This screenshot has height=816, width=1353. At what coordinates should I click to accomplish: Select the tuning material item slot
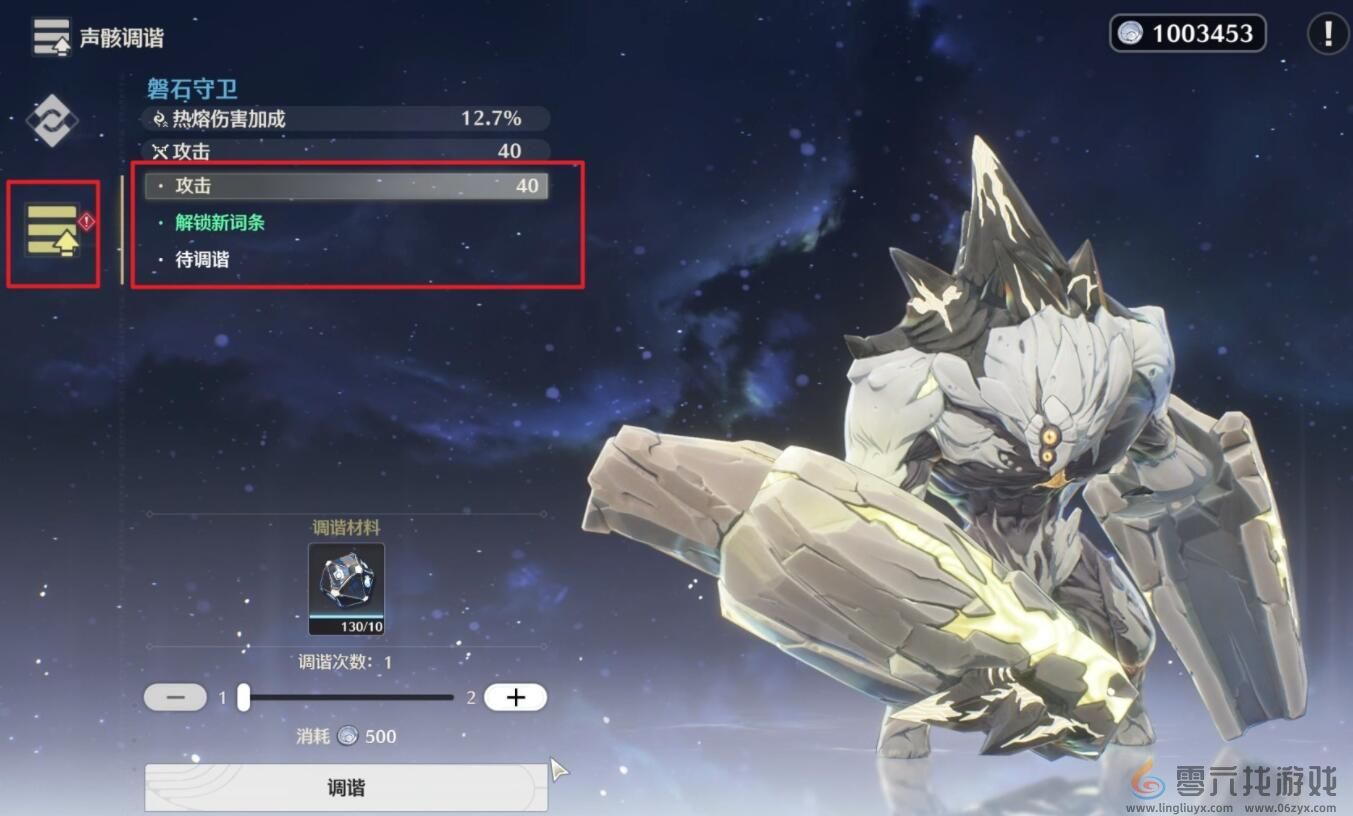[x=346, y=589]
